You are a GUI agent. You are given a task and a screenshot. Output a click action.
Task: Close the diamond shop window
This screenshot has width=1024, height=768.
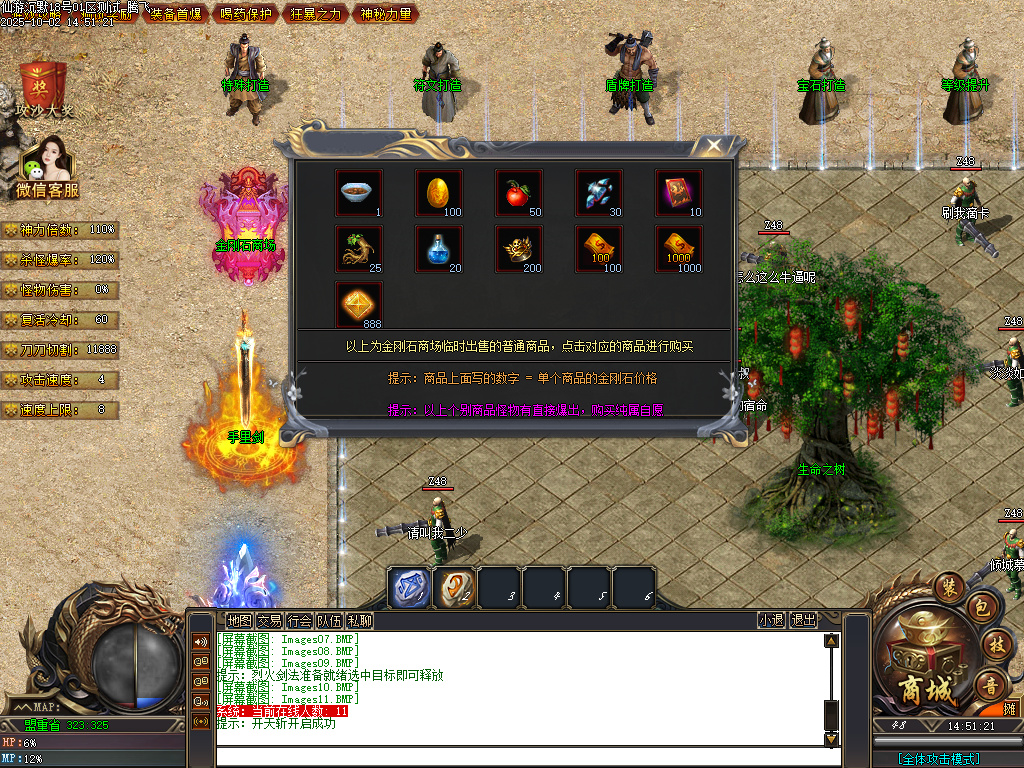pyautogui.click(x=713, y=146)
